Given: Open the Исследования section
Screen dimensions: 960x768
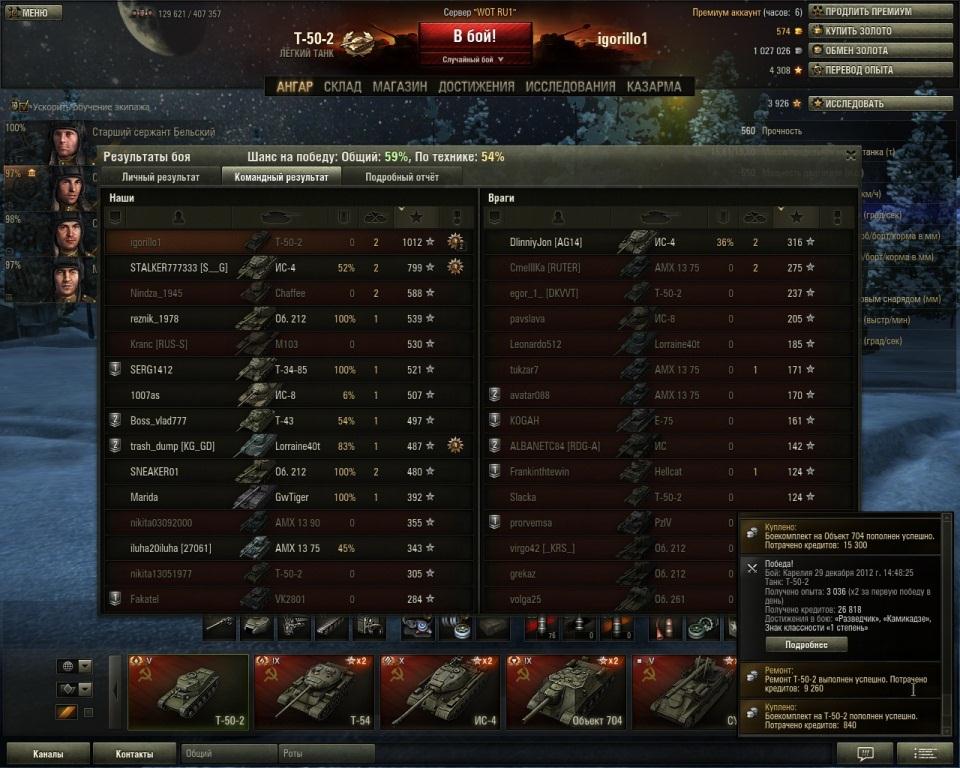Looking at the screenshot, I should coord(570,86).
